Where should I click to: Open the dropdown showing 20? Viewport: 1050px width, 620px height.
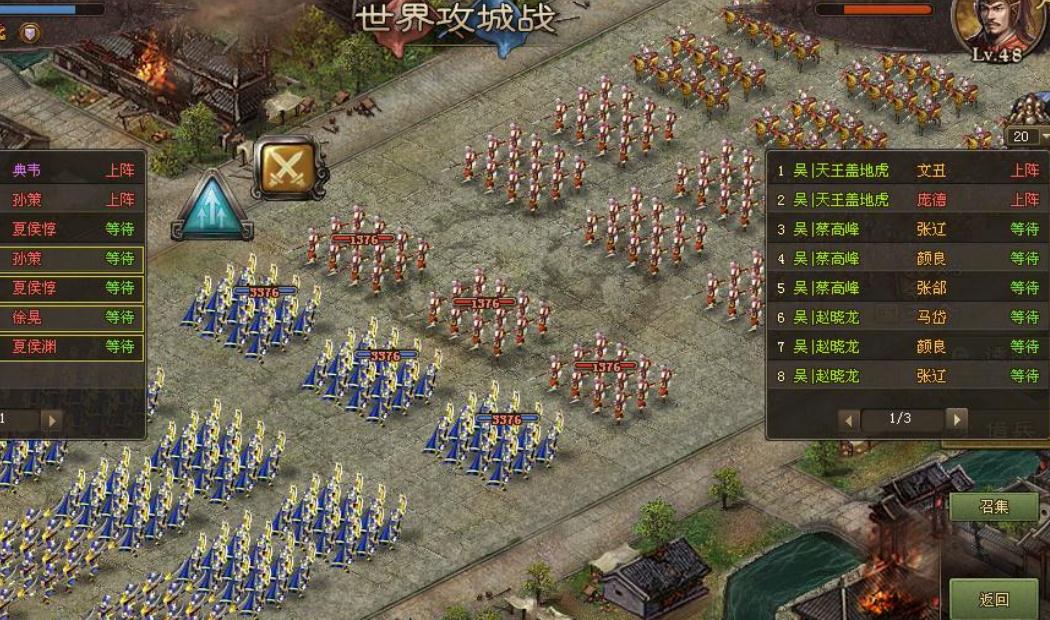coord(1027,136)
